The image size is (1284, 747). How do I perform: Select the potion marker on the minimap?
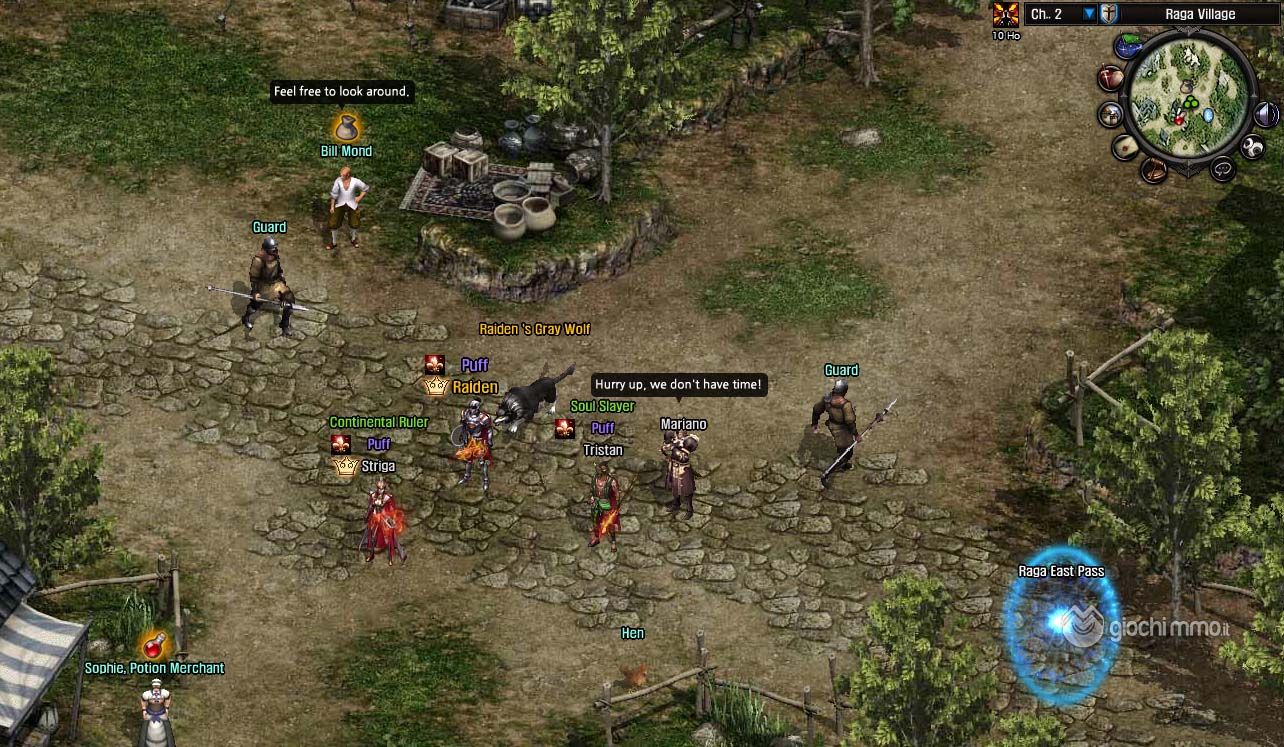(1180, 120)
